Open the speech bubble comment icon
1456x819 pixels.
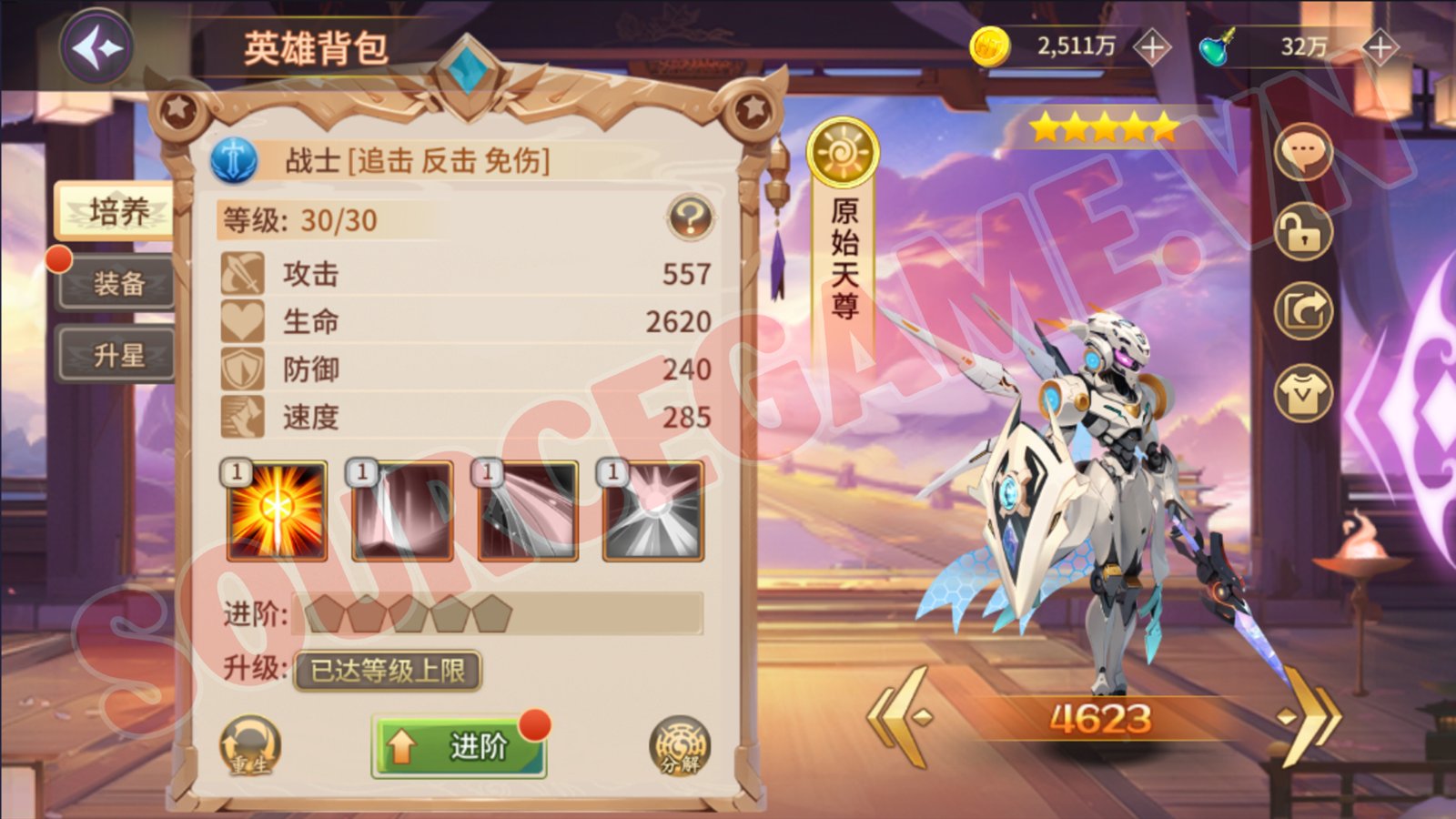[x=1303, y=152]
